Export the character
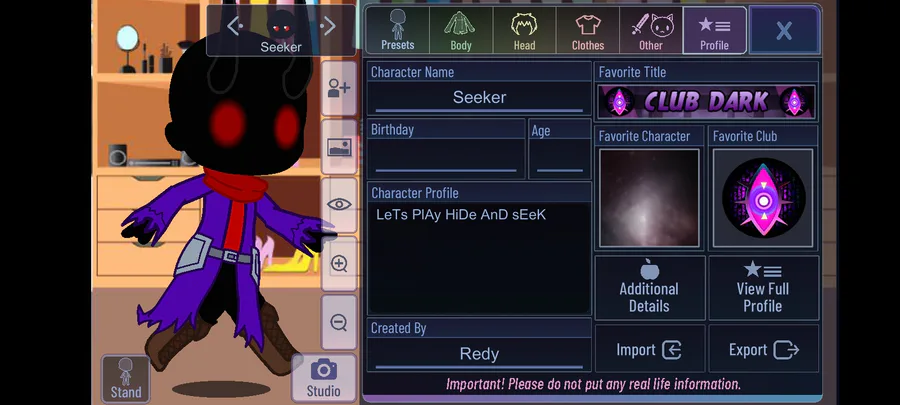Image resolution: width=900 pixels, height=405 pixels. [763, 350]
